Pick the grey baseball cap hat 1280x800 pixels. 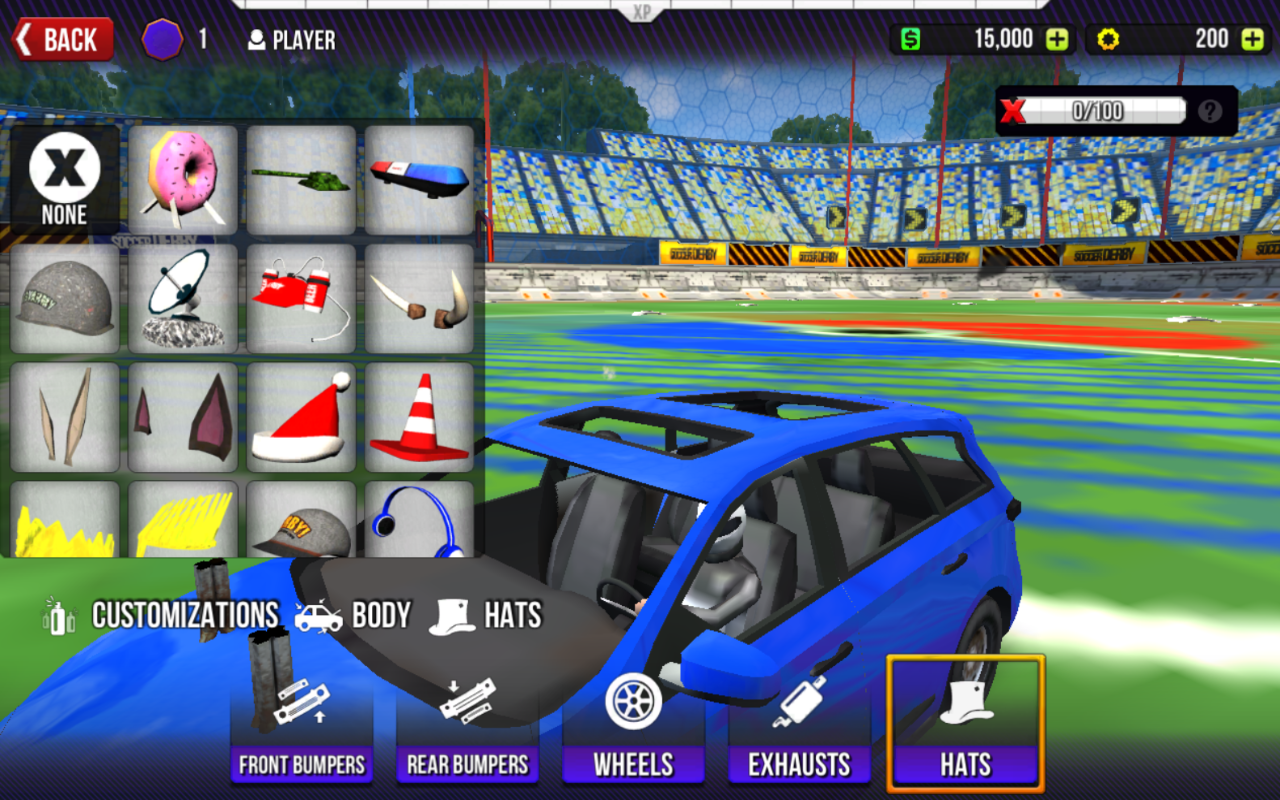tap(301, 520)
